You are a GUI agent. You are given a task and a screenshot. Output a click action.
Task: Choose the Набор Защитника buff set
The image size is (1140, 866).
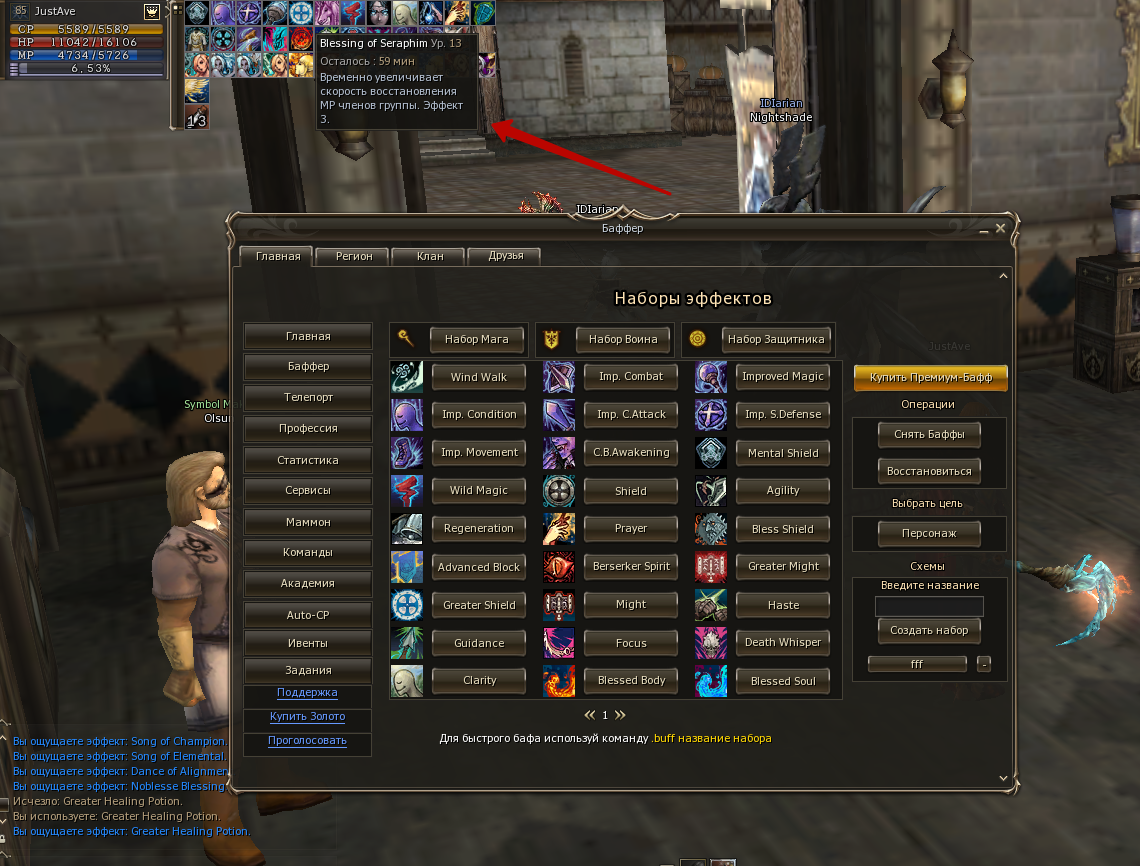point(776,339)
